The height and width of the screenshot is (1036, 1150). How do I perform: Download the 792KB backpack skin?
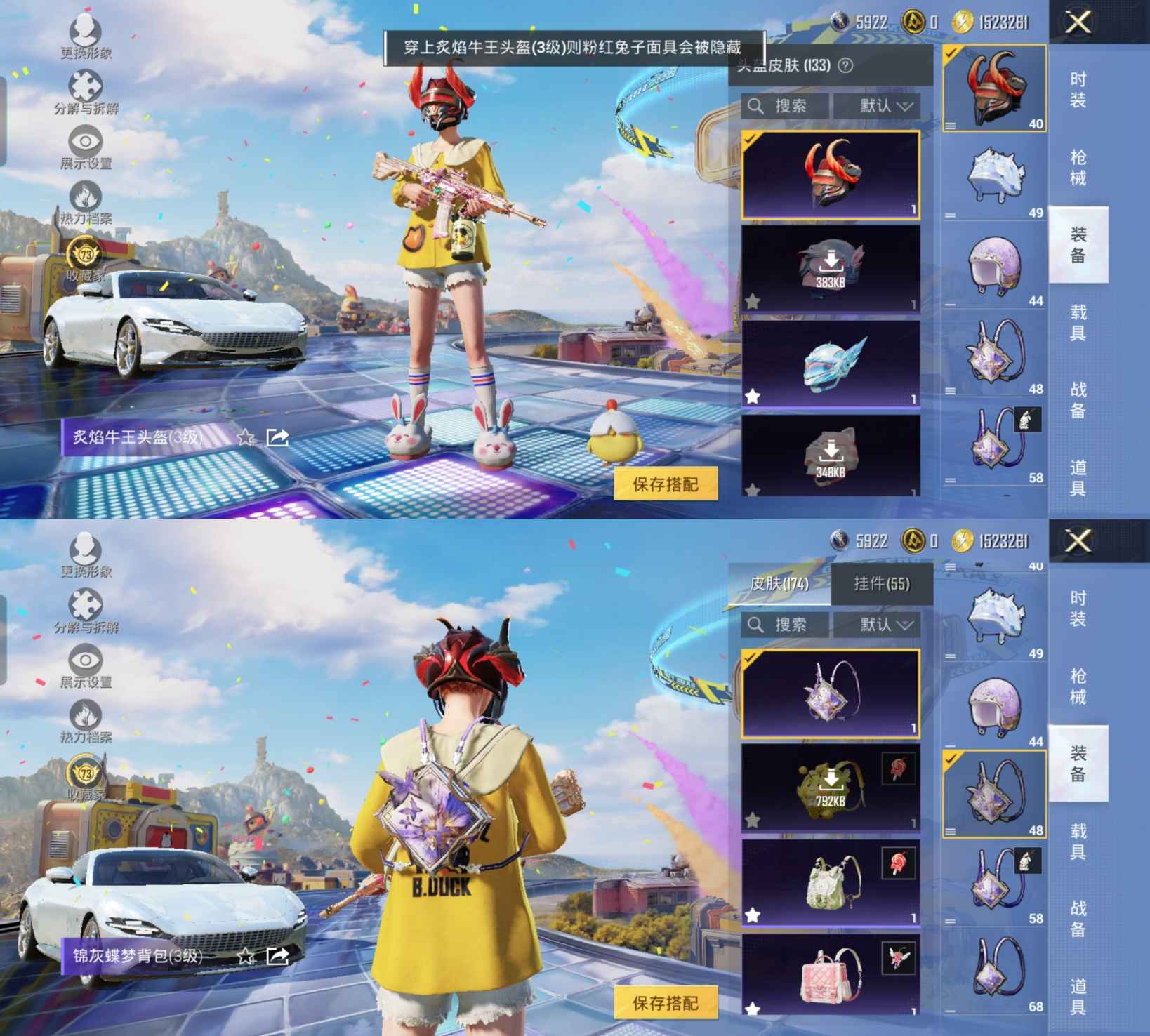[831, 788]
